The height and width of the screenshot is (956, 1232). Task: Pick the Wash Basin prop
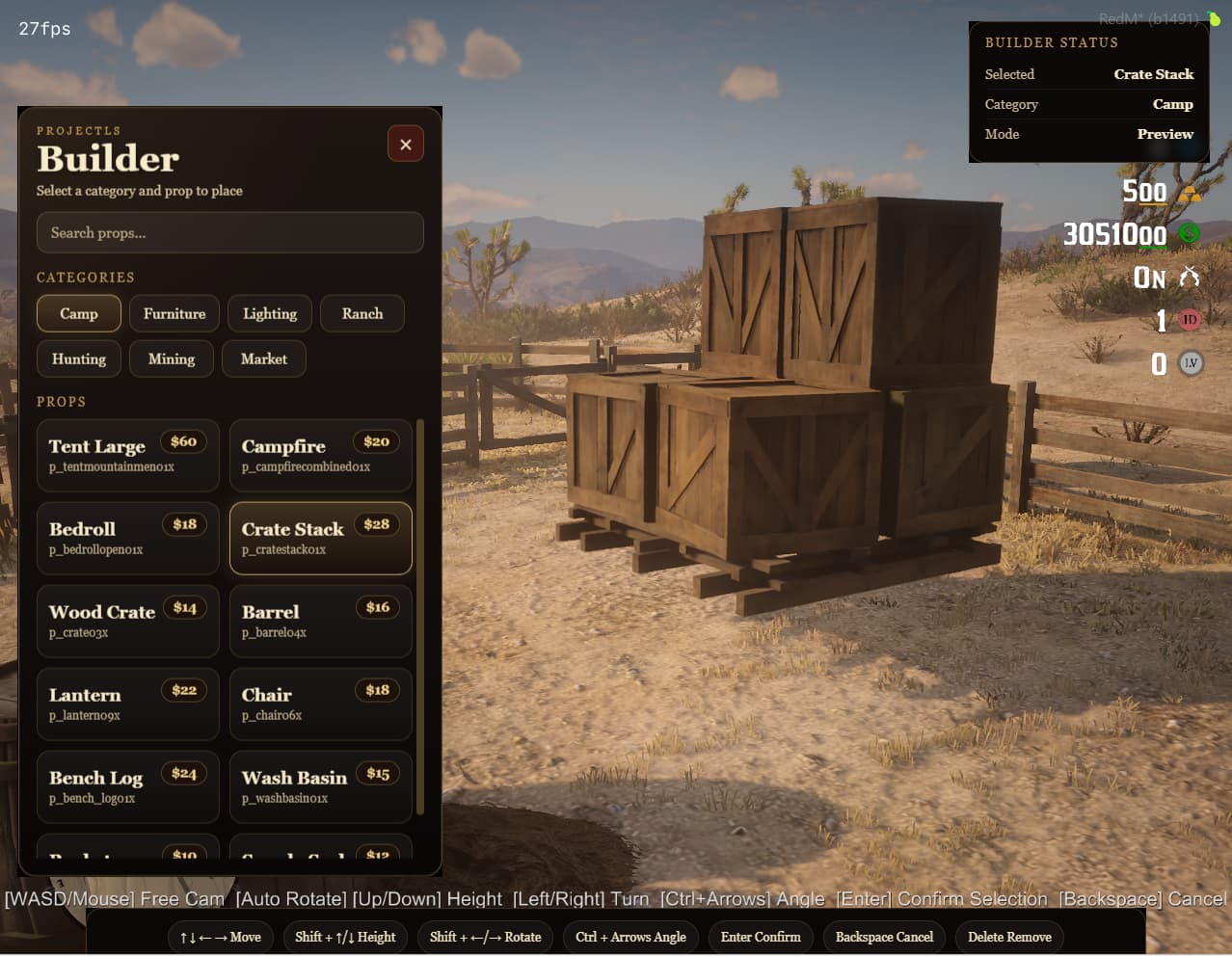point(320,787)
